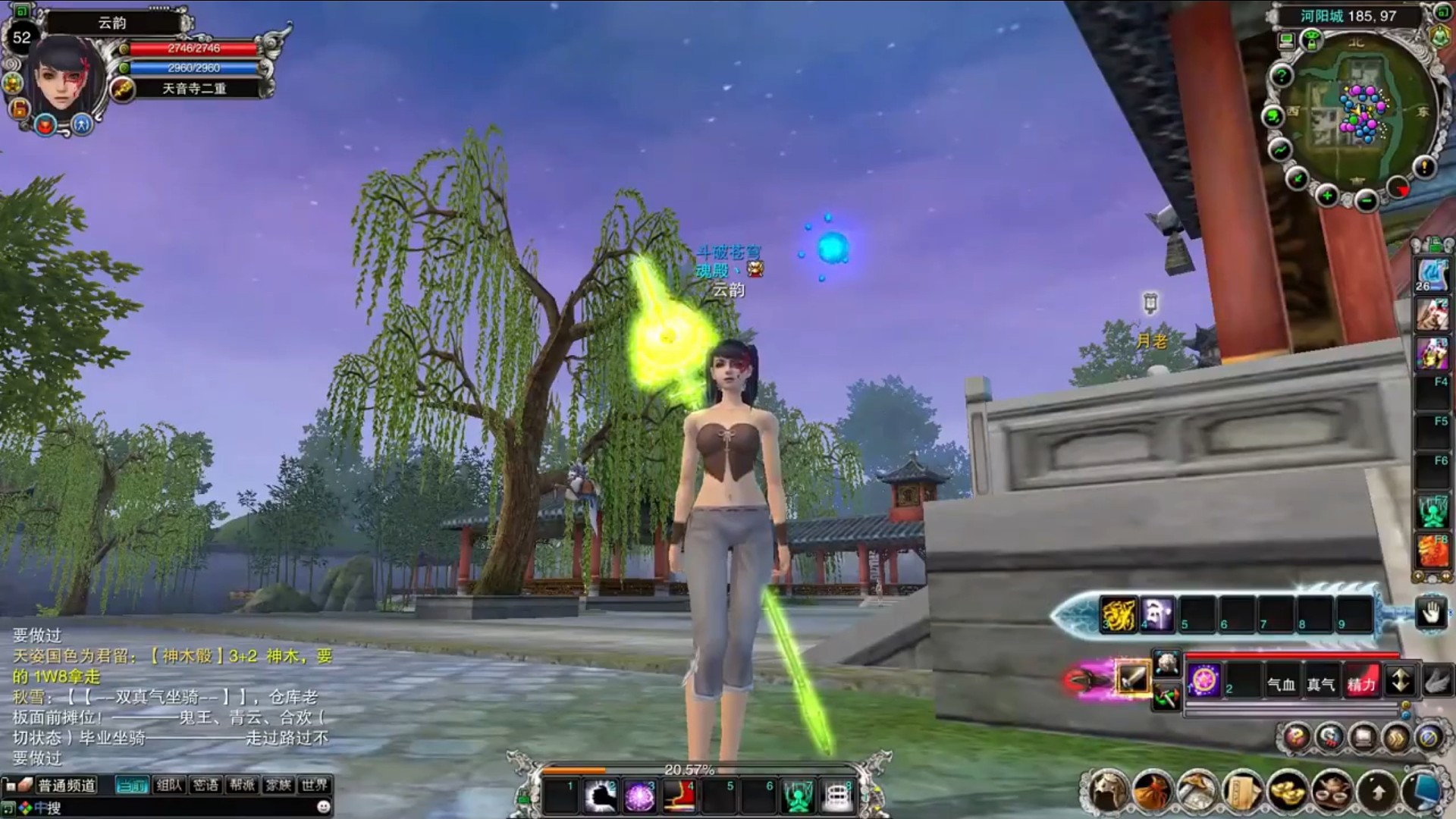Screen dimensions: 1456x819
Task: Switch to the 密语 whisper tab
Action: 206,786
